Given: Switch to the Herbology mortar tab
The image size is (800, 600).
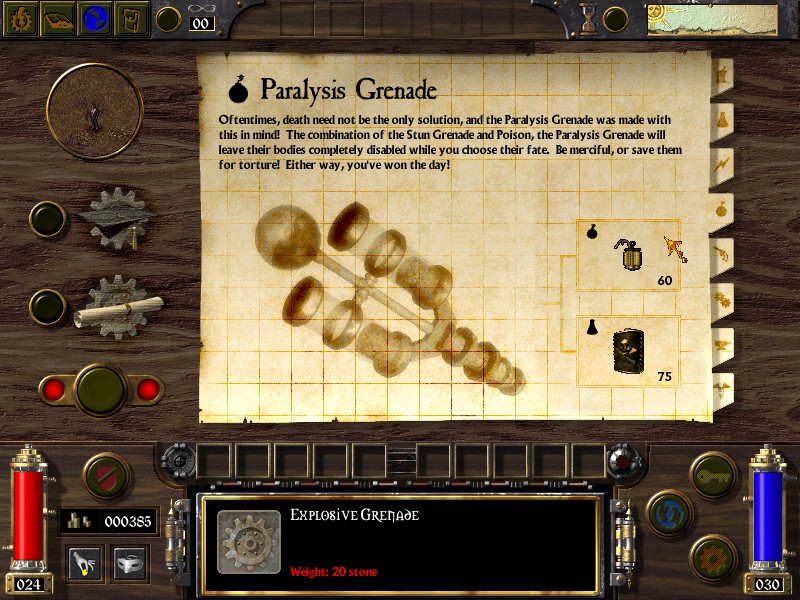Looking at the screenshot, I should pos(720,75).
